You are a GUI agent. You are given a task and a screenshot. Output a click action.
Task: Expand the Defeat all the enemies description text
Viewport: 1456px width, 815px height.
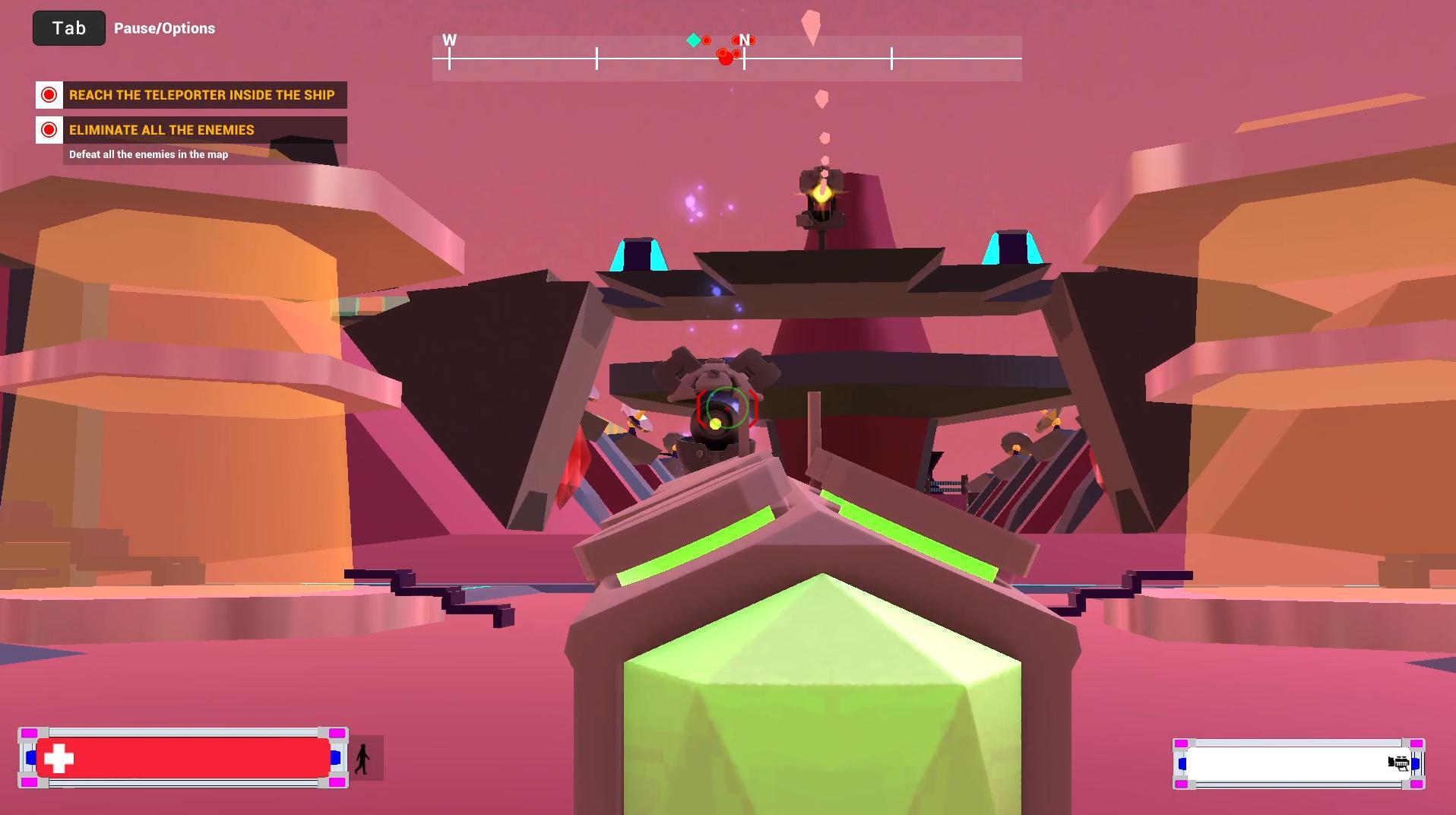pyautogui.click(x=148, y=154)
